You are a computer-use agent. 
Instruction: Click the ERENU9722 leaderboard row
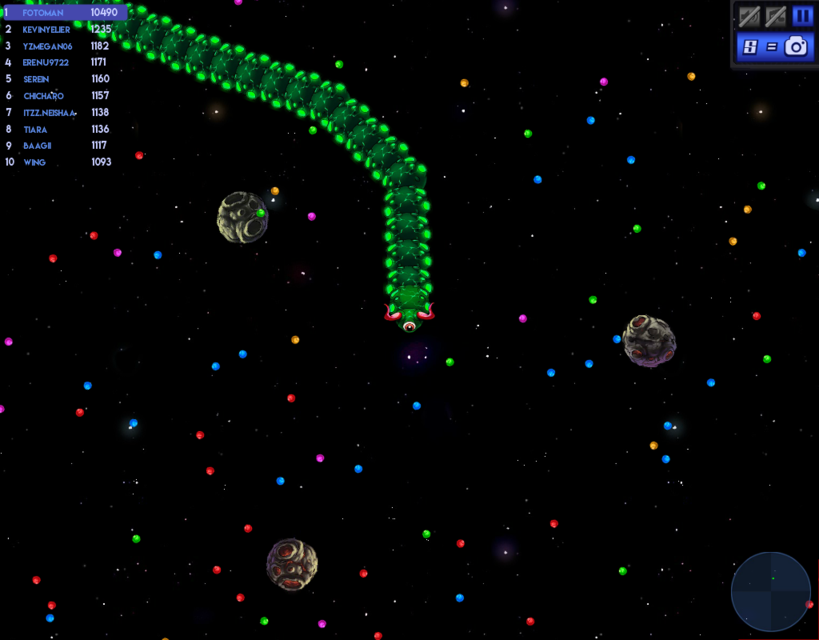(x=60, y=62)
